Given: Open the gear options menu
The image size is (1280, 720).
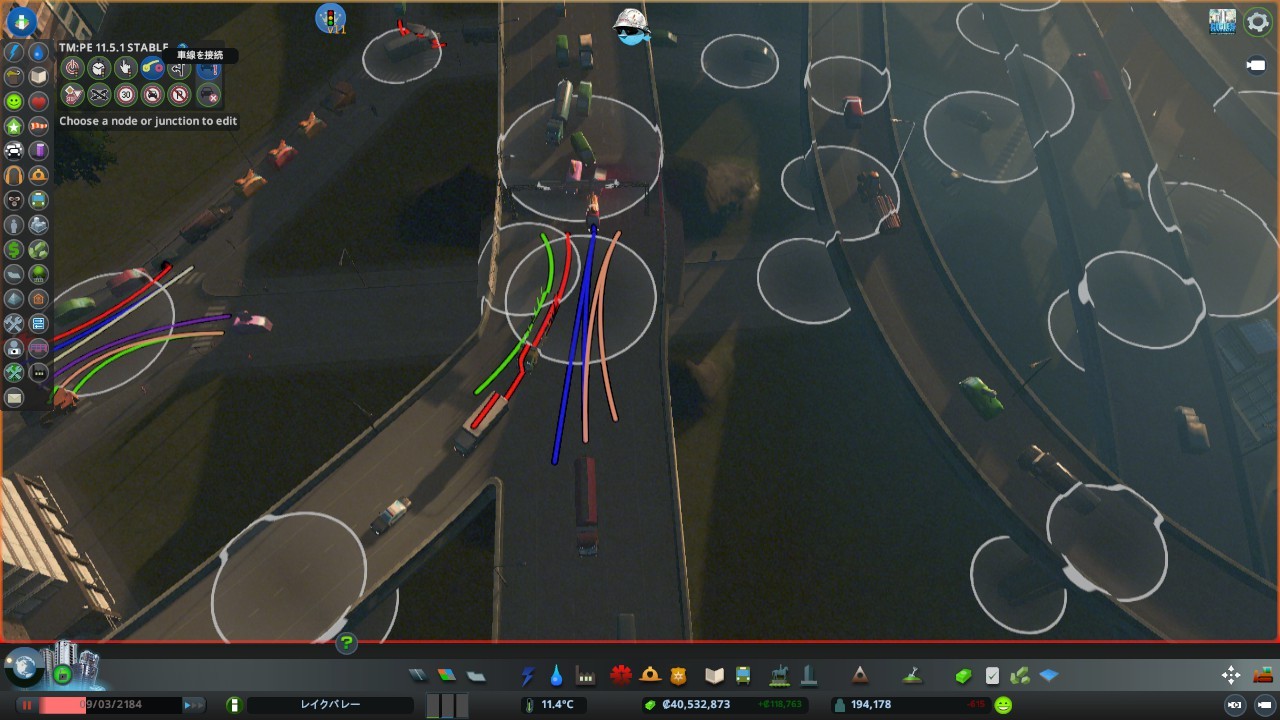Looking at the screenshot, I should [x=1257, y=22].
